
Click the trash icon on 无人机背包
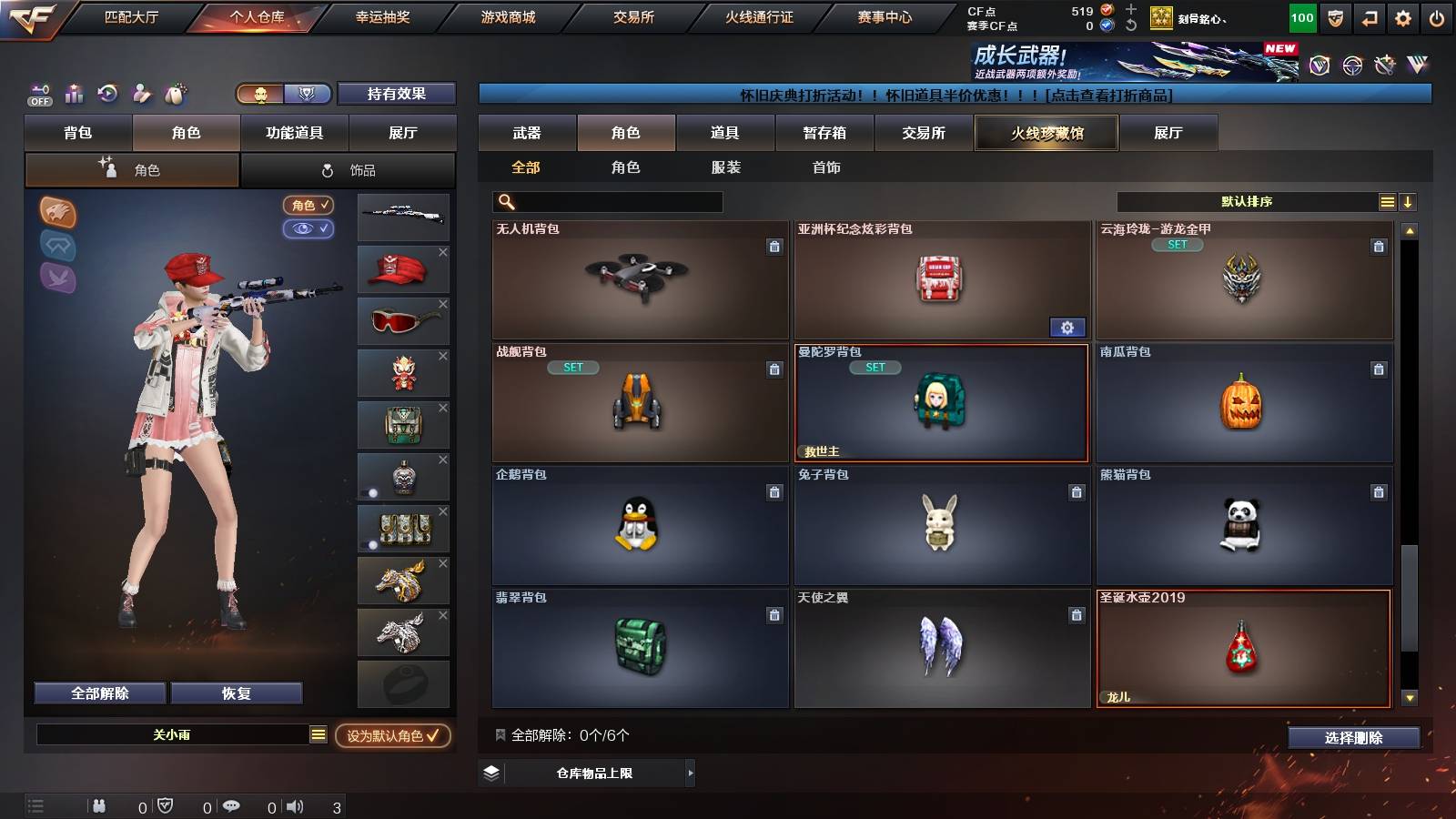[773, 248]
